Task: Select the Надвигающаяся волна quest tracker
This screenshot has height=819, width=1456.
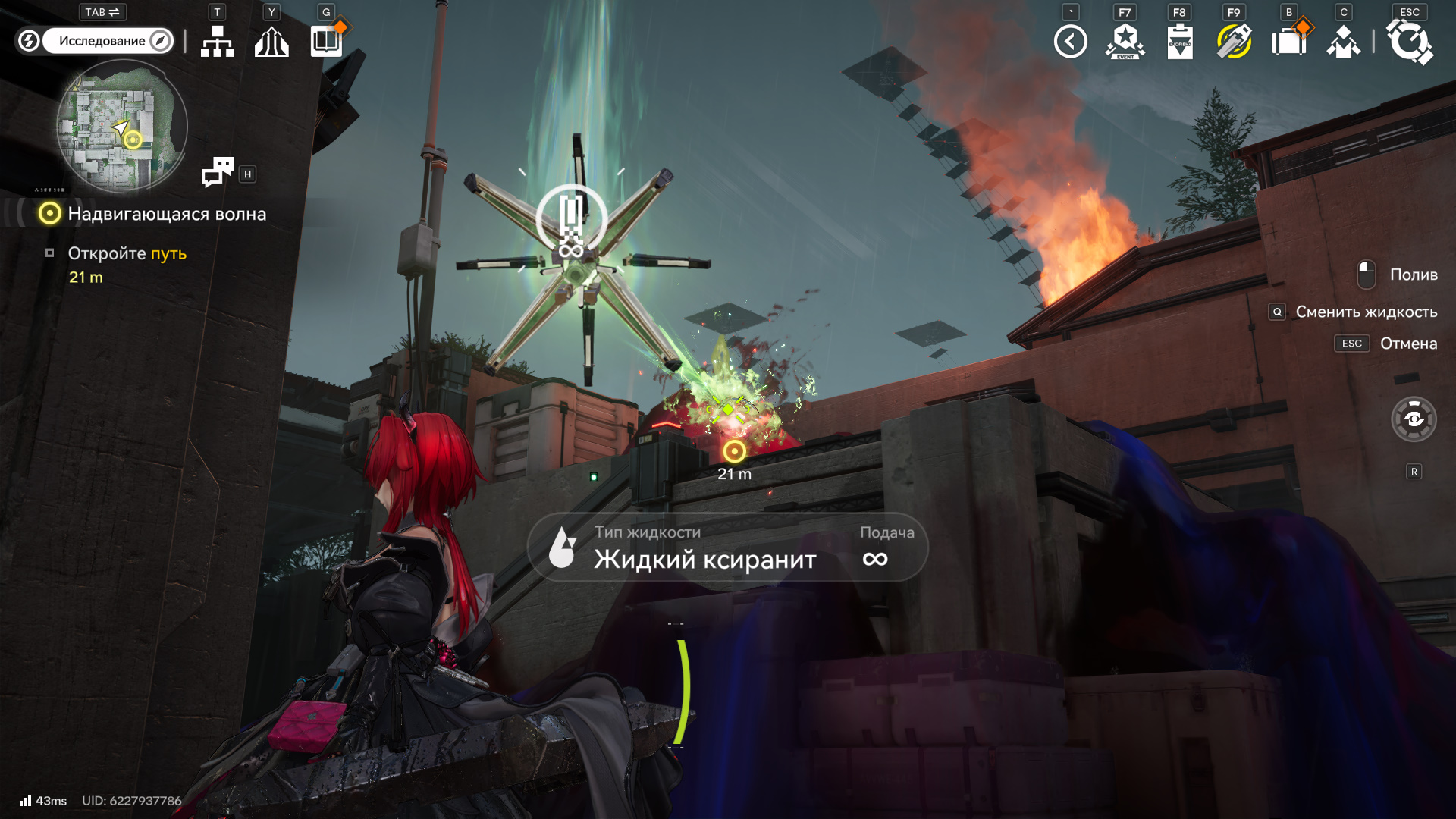Action: click(x=167, y=214)
